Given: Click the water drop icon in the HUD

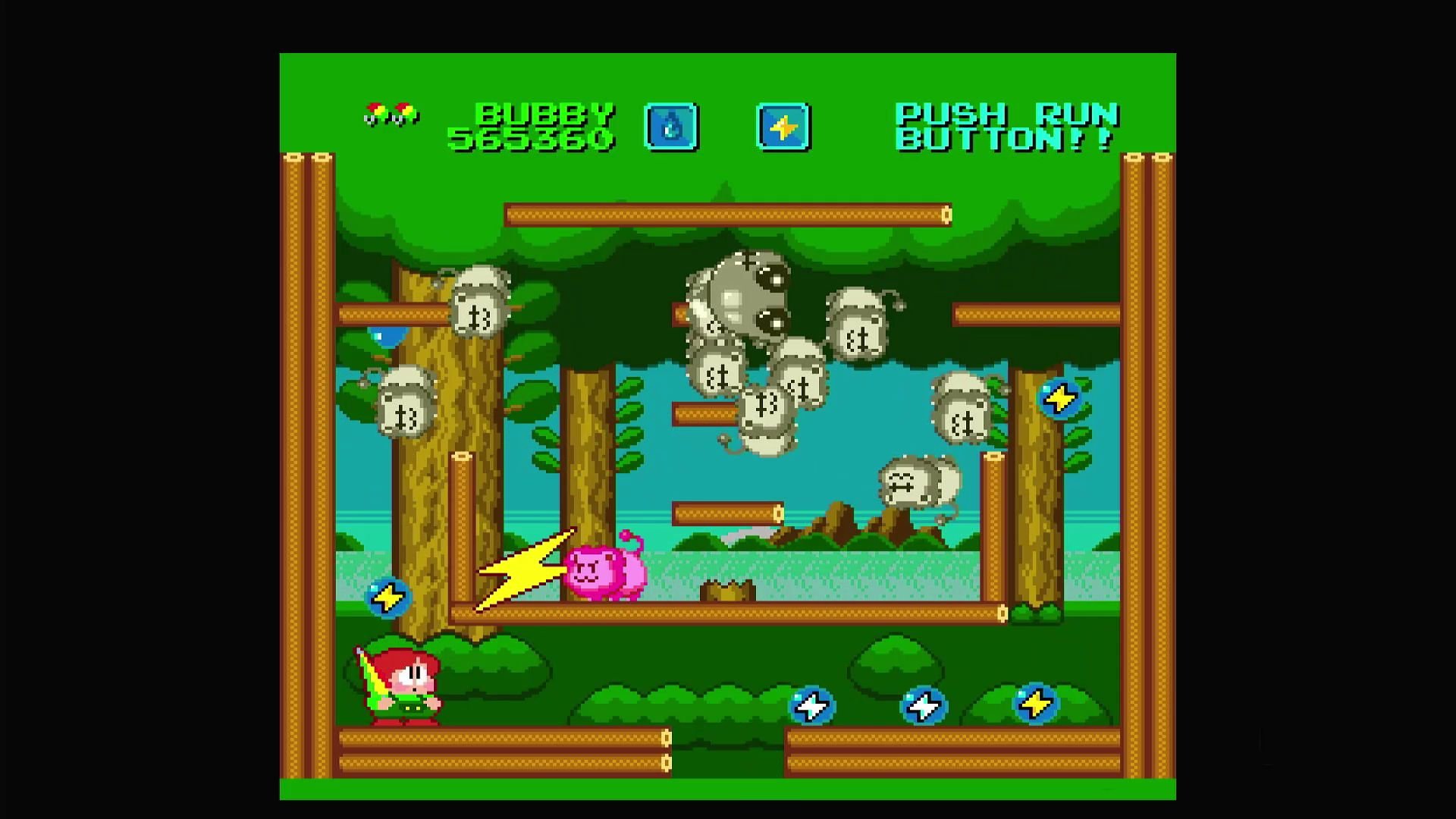Looking at the screenshot, I should coord(671,125).
